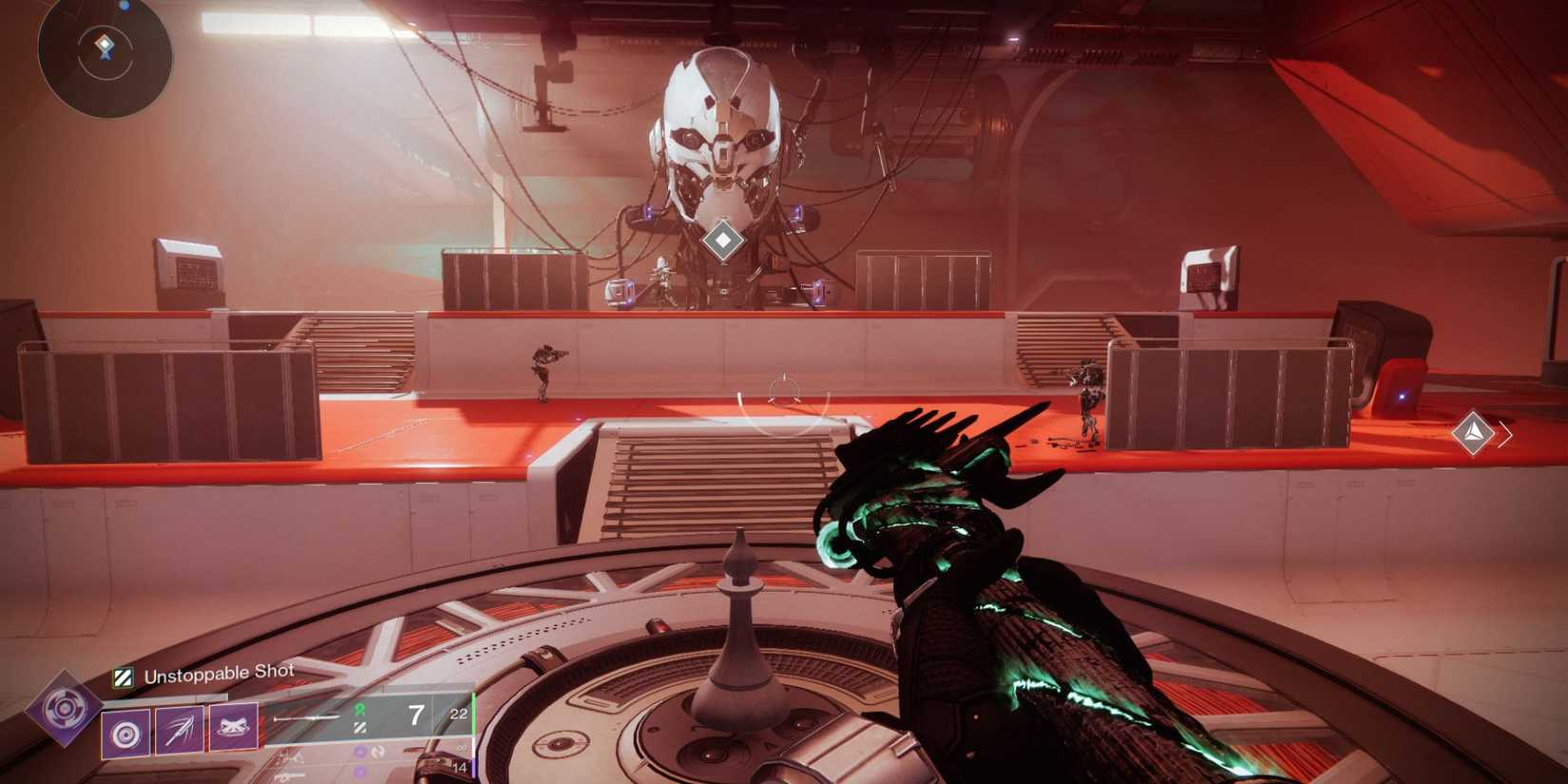Open the heavy ammo counter showing 14
The width and height of the screenshot is (1568, 784).
(461, 767)
